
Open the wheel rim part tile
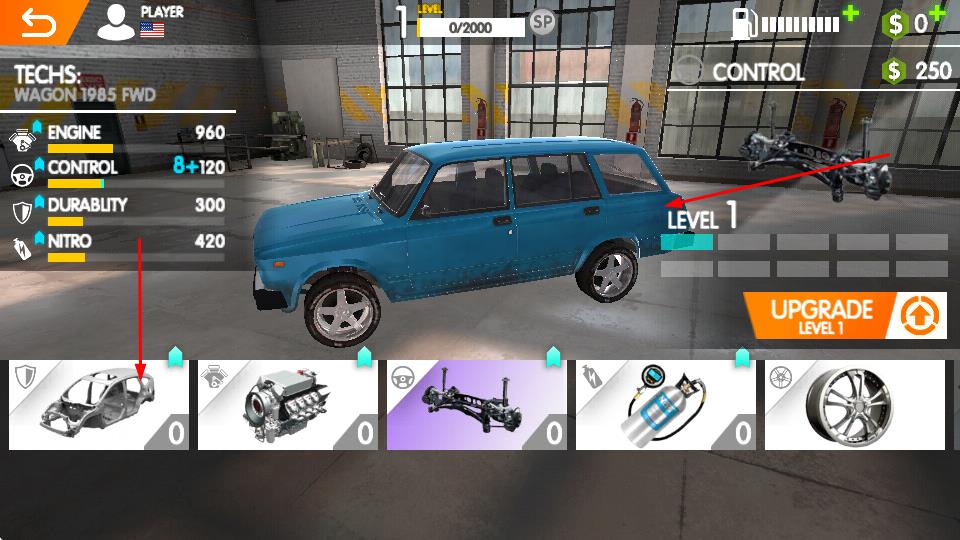tap(855, 404)
